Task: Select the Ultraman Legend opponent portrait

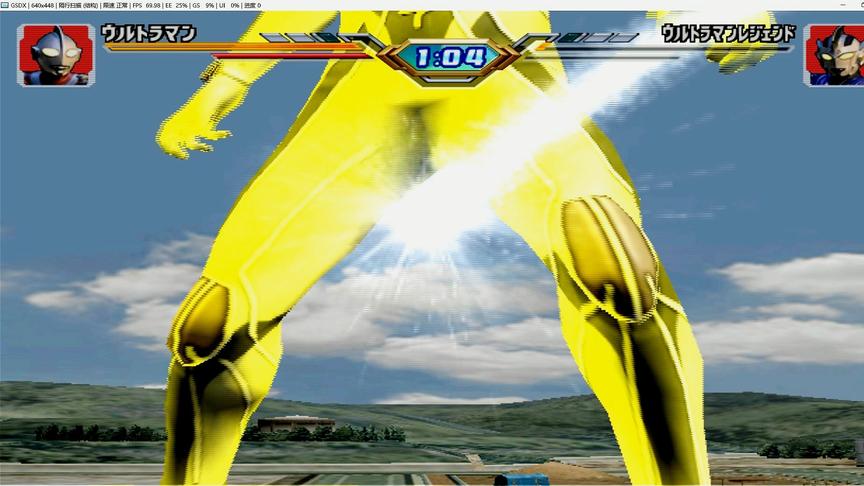Action: [833, 55]
